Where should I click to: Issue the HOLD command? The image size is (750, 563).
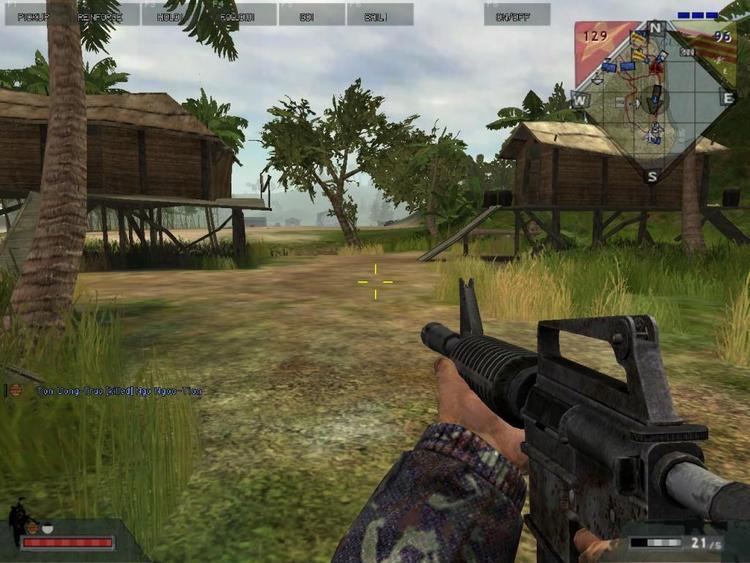click(x=174, y=15)
